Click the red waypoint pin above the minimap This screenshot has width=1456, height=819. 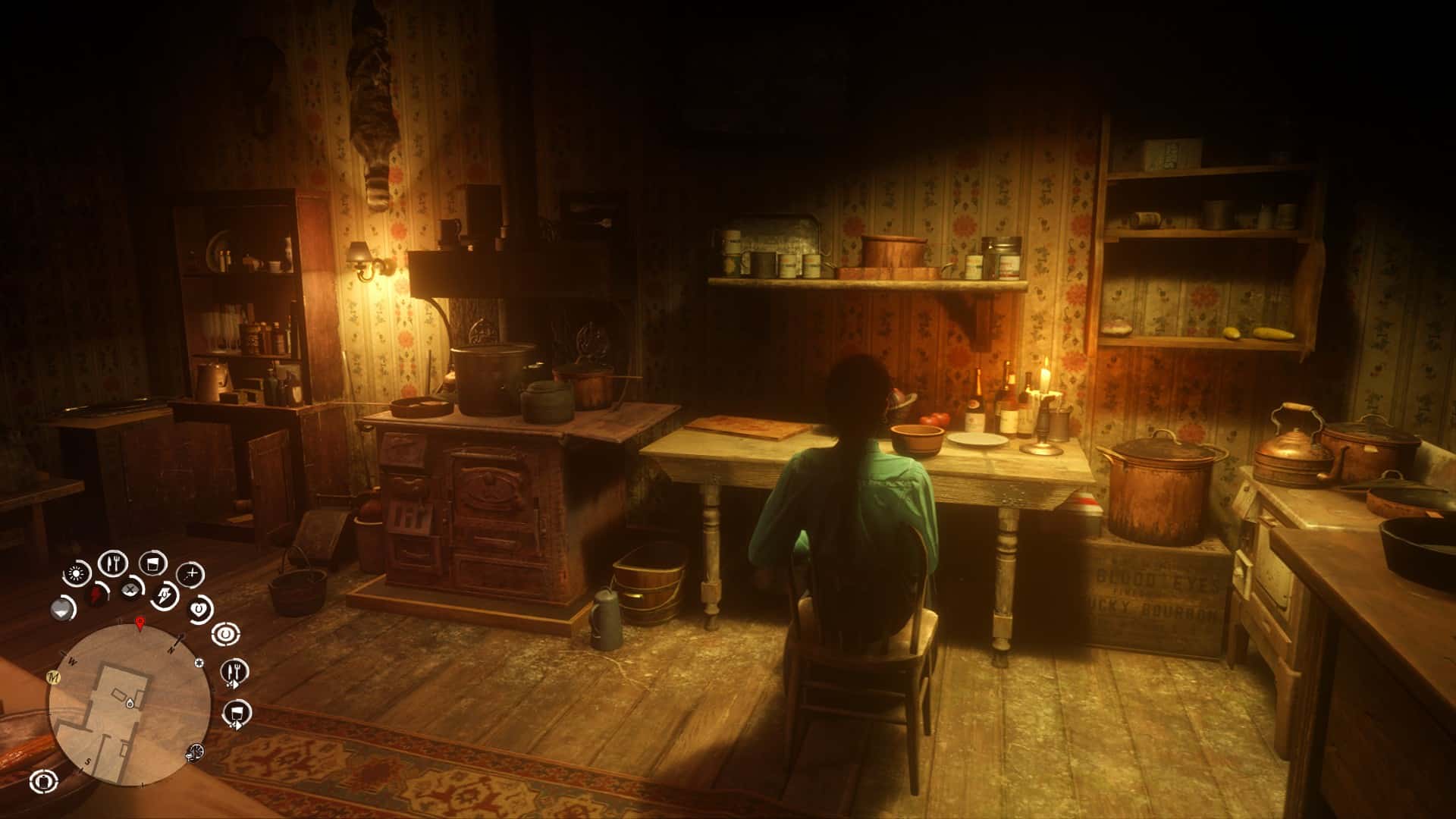(140, 624)
